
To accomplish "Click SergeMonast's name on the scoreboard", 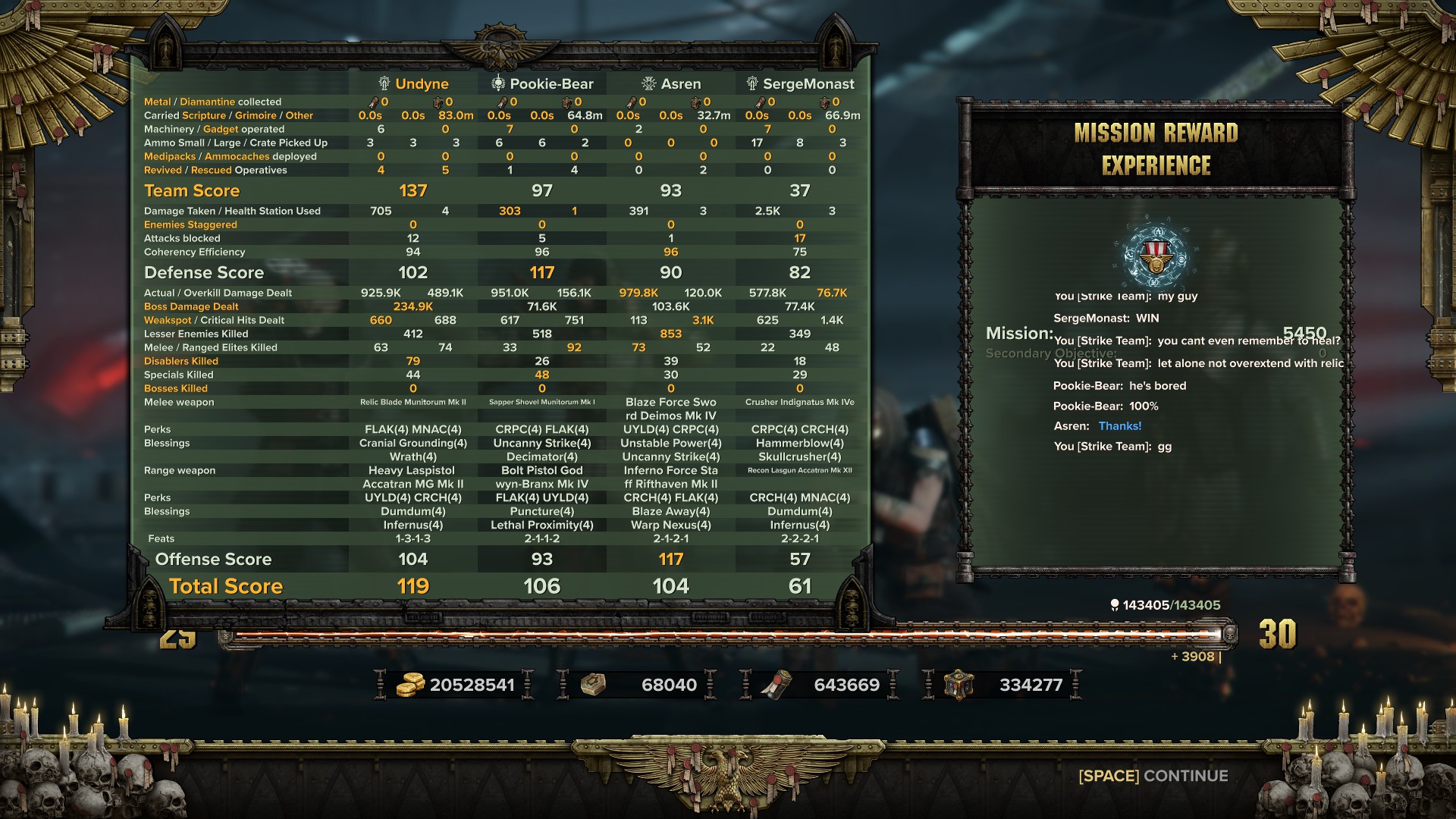I will (808, 83).
